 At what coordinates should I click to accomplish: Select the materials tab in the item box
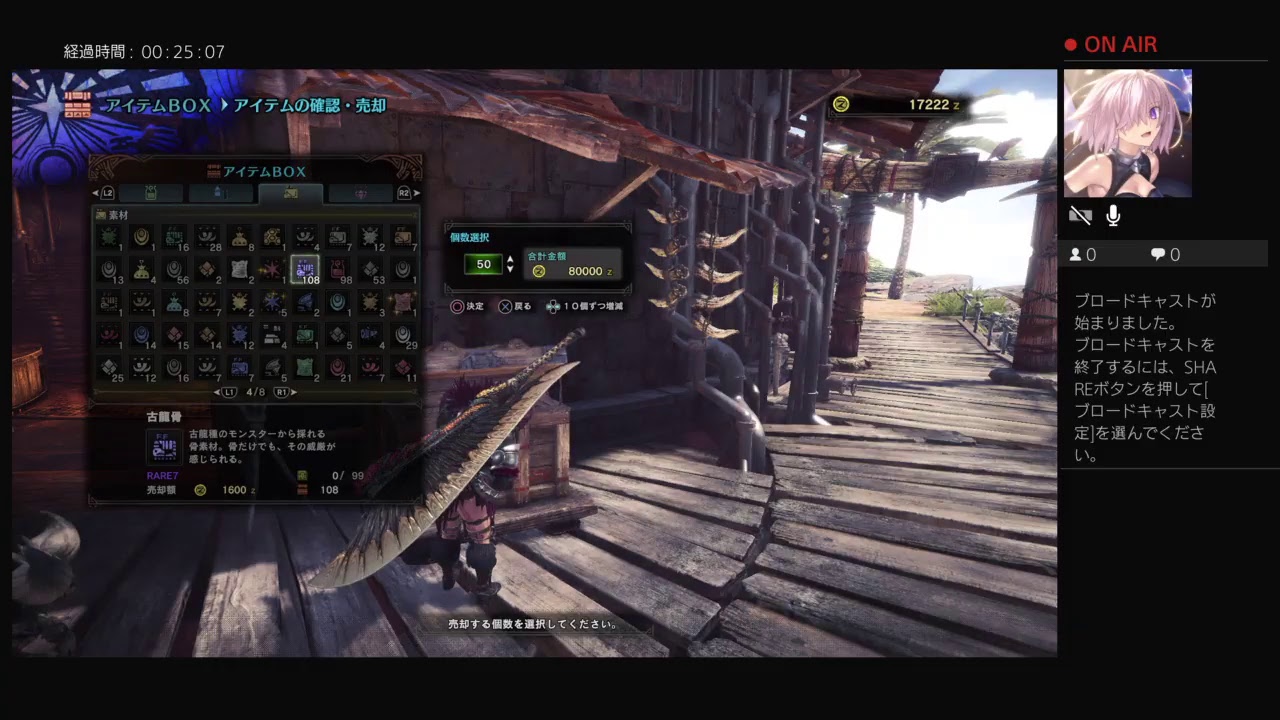[290, 193]
